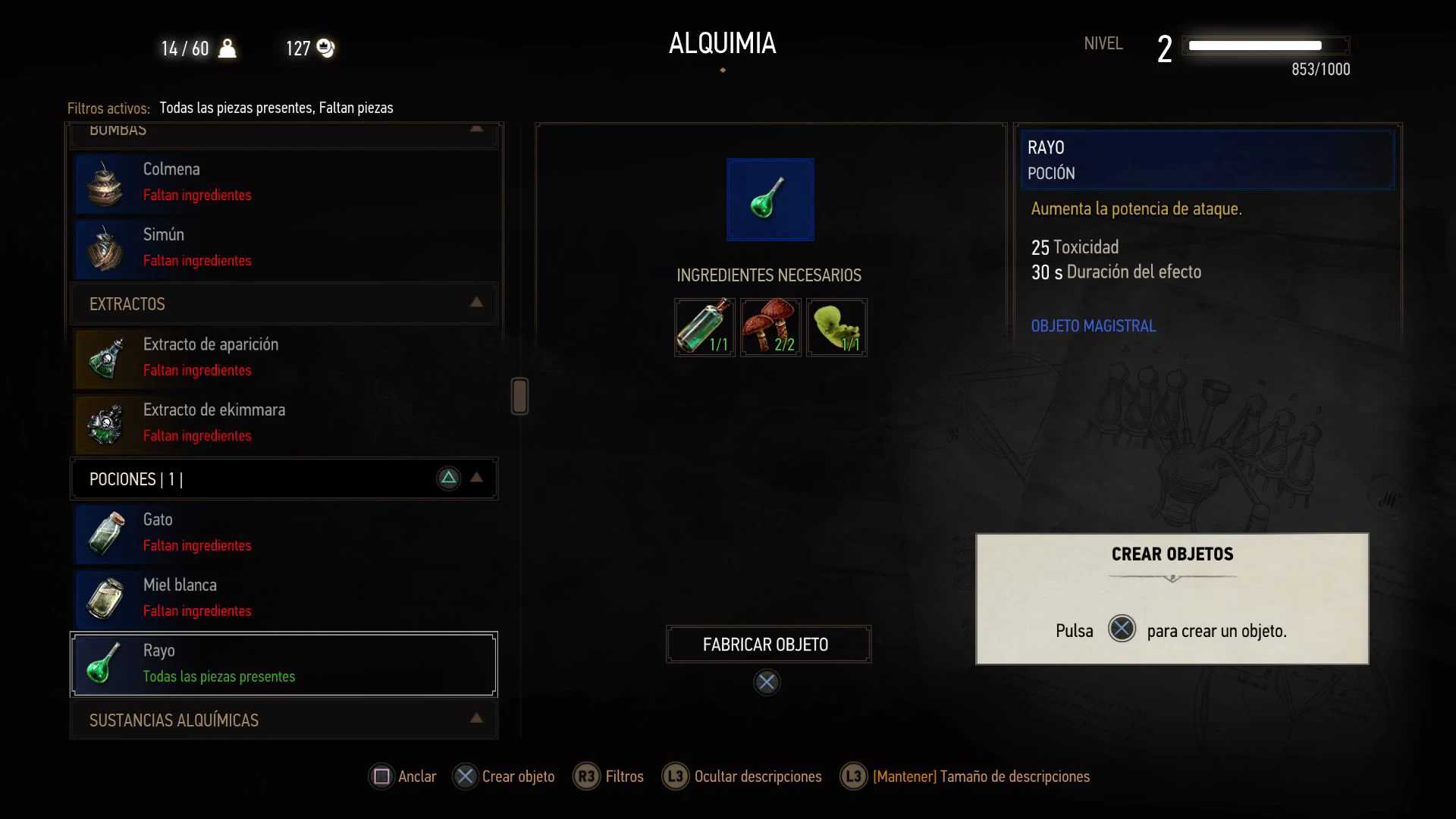The image size is (1456, 819).
Task: Select the Colmena bomb recipe
Action: (x=285, y=183)
